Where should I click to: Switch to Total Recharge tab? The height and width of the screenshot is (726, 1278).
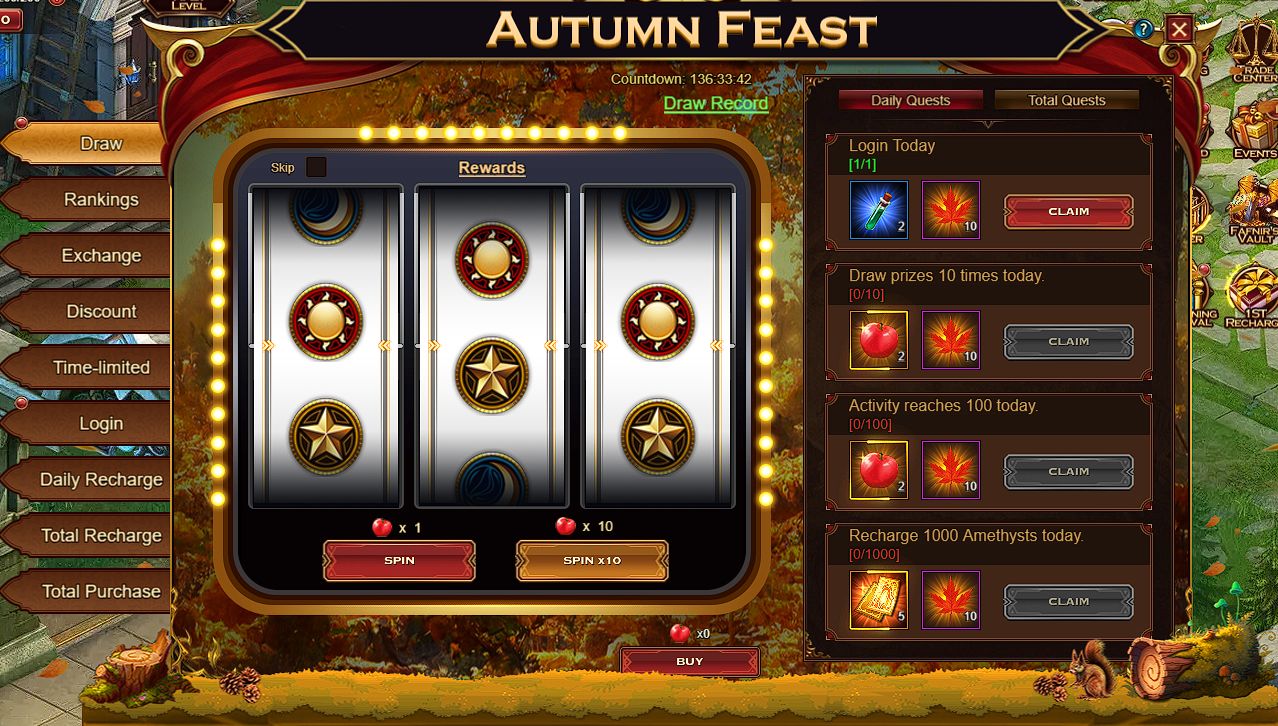100,536
